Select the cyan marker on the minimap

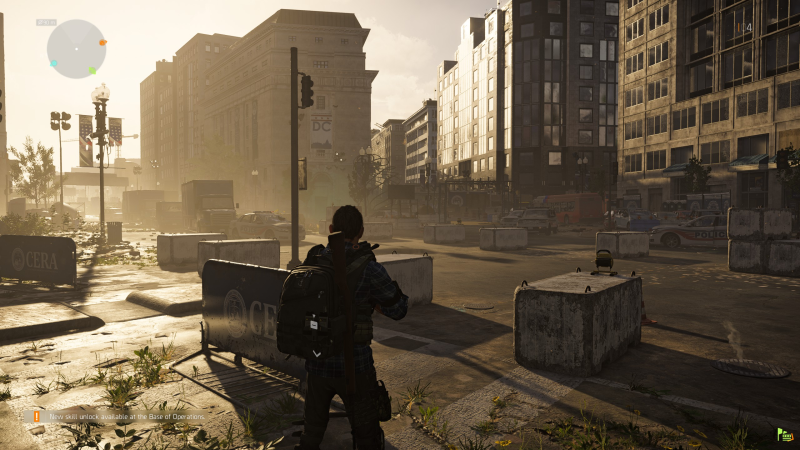point(53,63)
